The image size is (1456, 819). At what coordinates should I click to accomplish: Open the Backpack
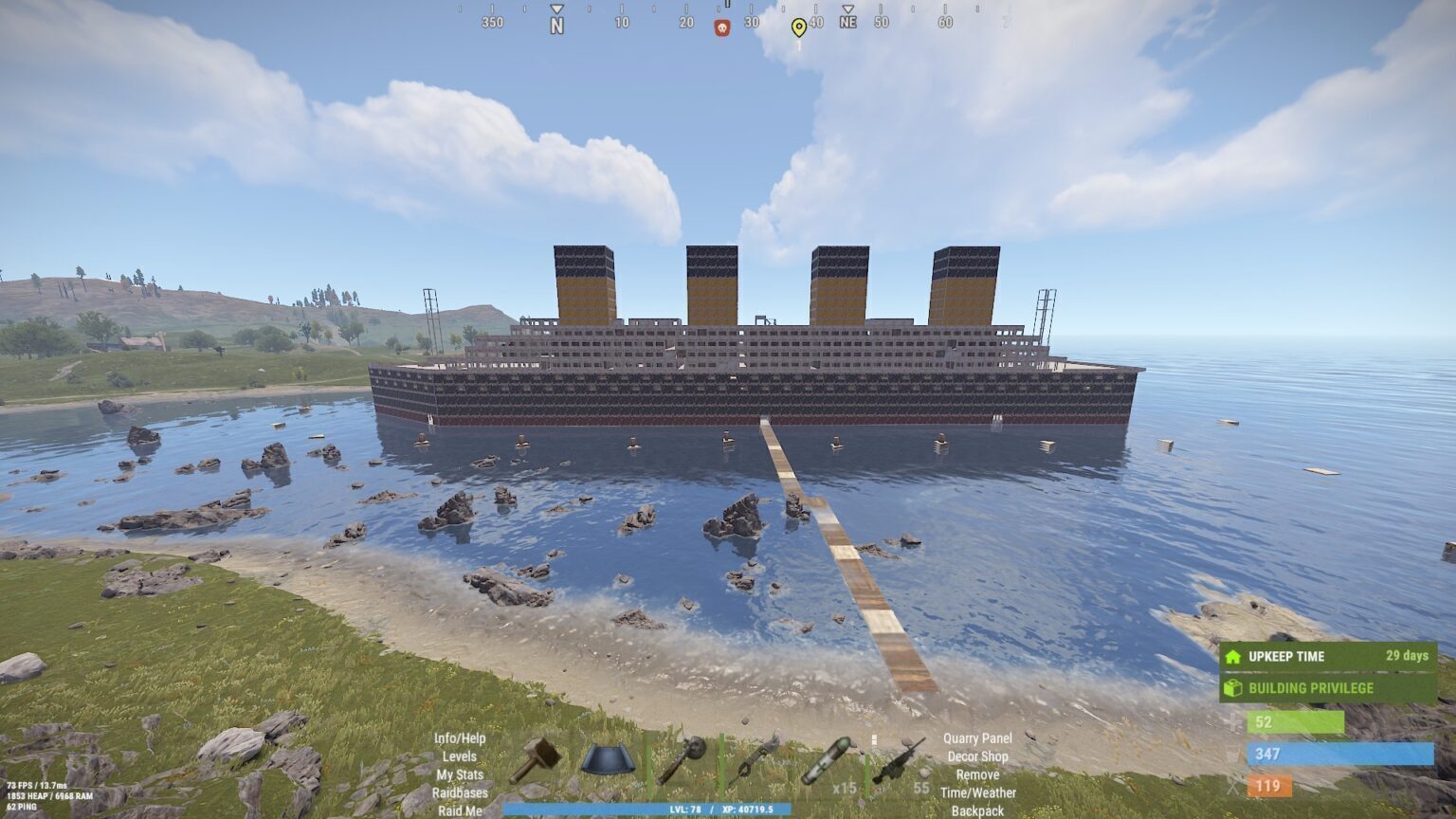(977, 810)
